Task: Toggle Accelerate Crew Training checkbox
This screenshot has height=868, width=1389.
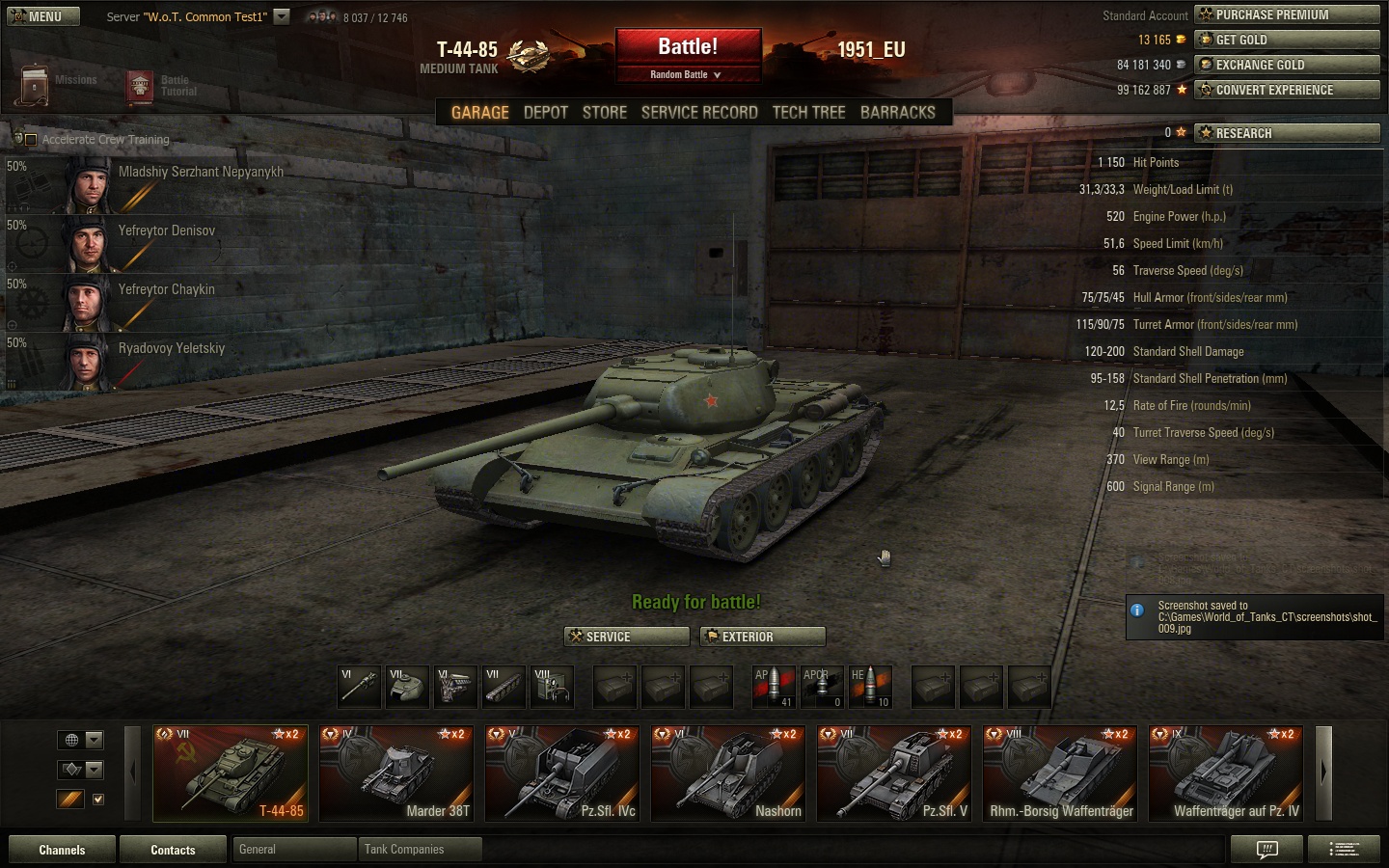Action: (31, 140)
